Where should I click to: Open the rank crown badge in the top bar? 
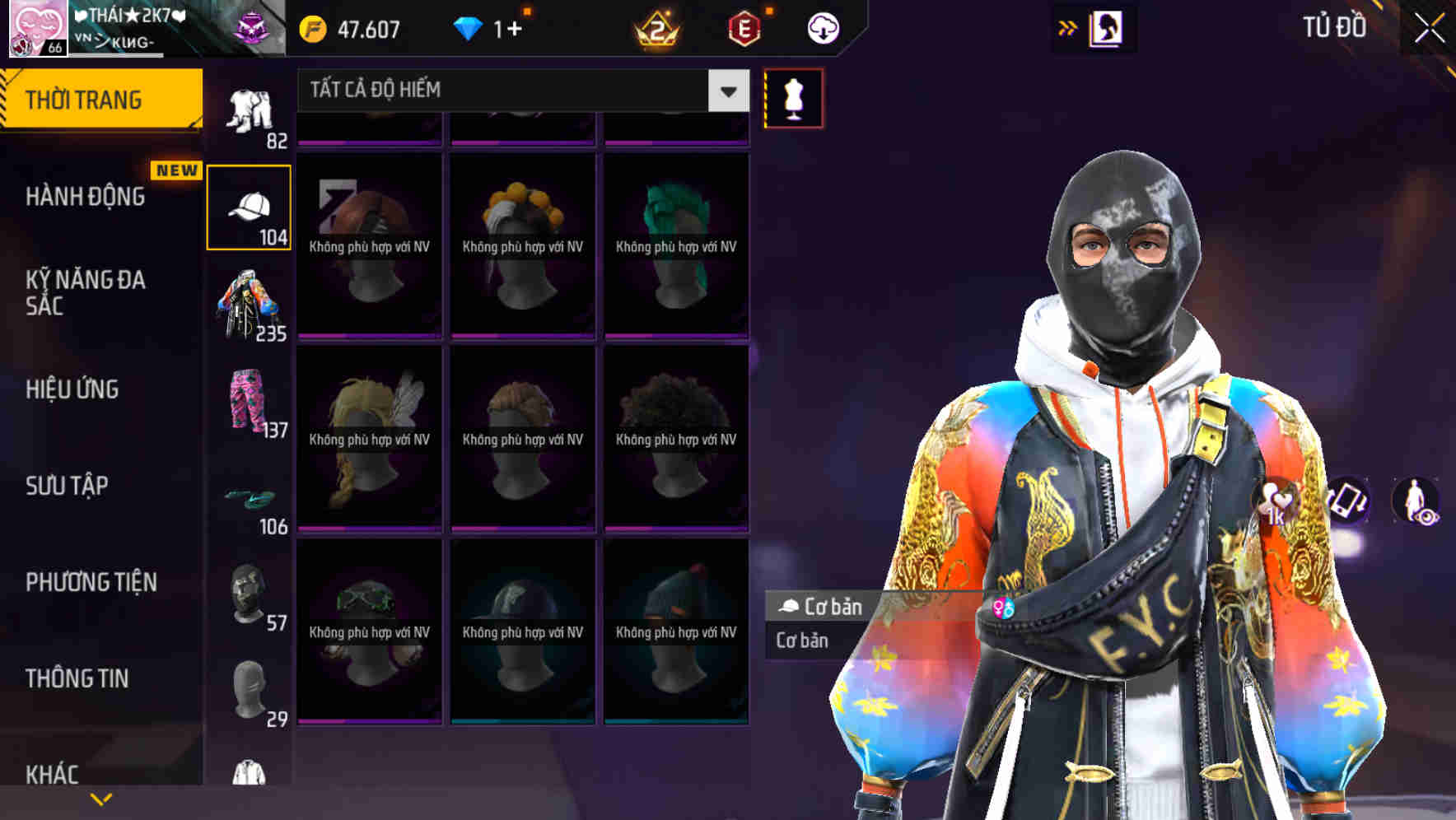click(x=653, y=27)
